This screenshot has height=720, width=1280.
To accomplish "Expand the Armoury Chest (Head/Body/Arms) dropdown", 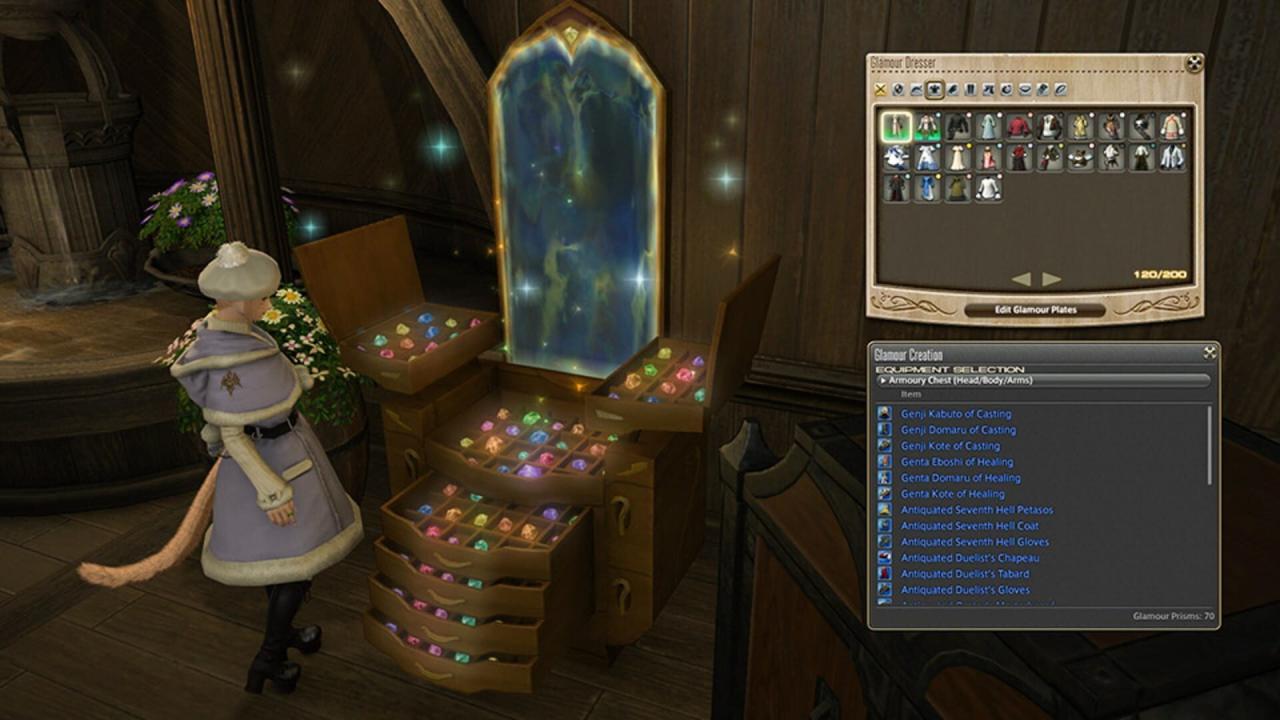I will 1043,380.
